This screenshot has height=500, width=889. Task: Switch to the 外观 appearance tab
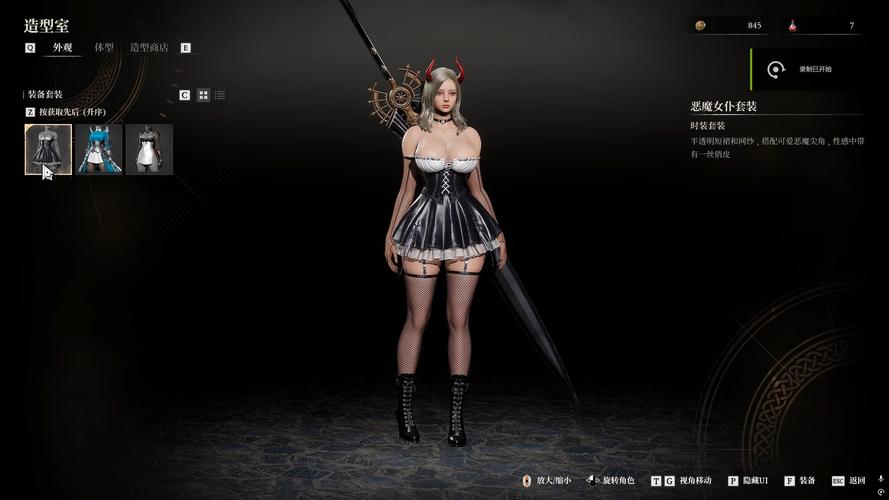click(62, 47)
